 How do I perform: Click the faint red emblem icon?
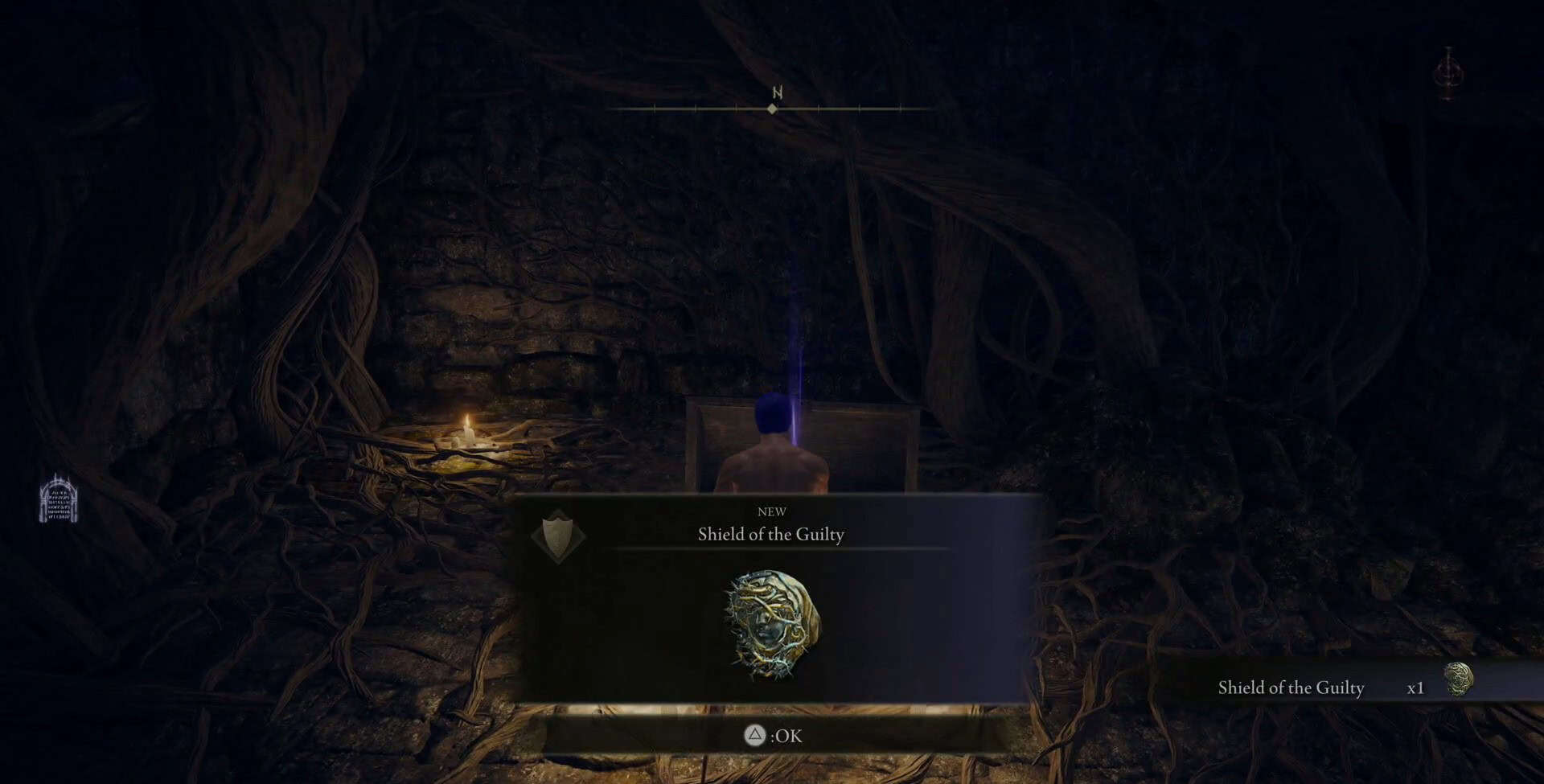pos(1448,74)
